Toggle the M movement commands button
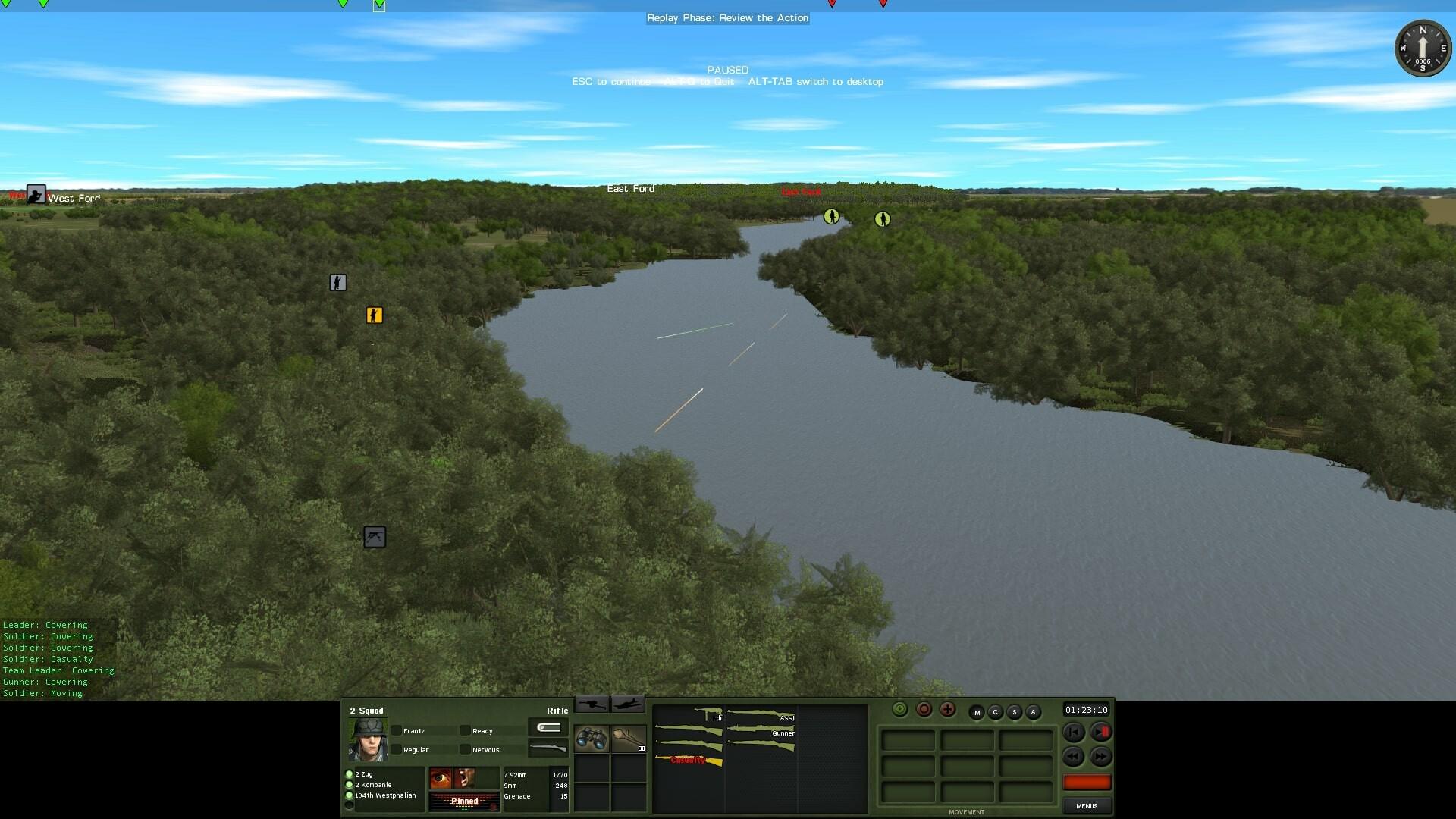The width and height of the screenshot is (1456, 819). (x=977, y=712)
